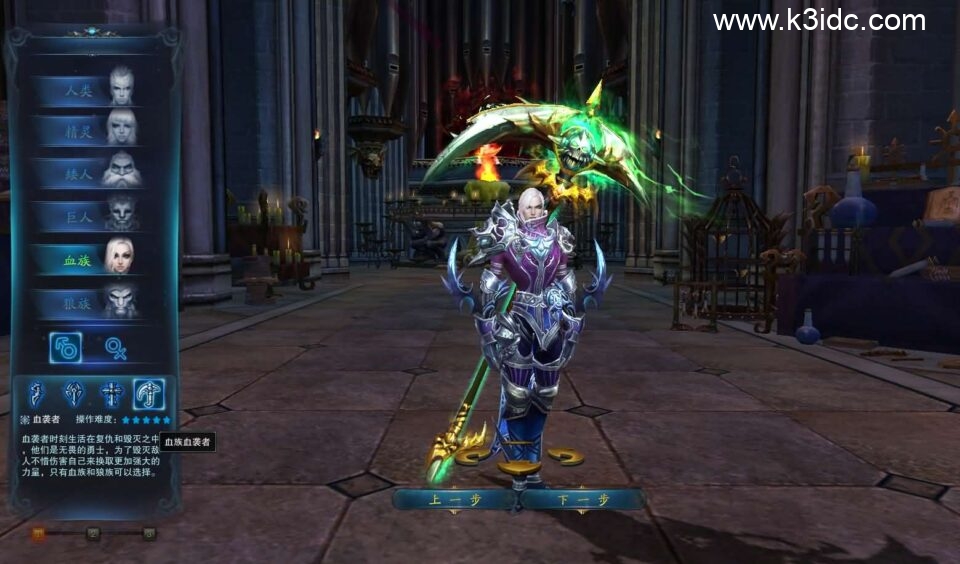Viewport: 960px width, 564px height.
Task: Select the male gender icon
Action: (66, 347)
